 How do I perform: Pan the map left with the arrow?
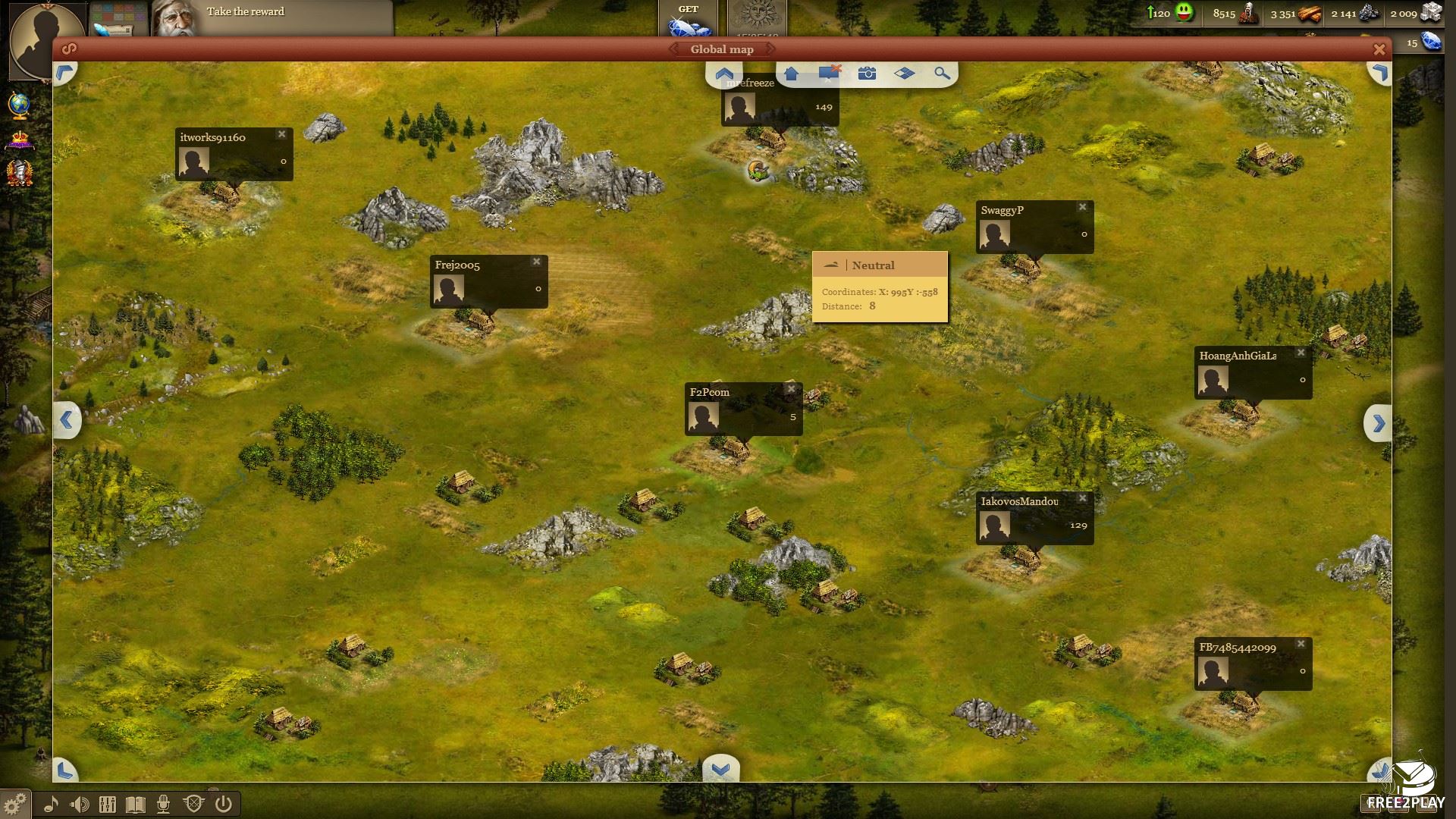pyautogui.click(x=67, y=419)
